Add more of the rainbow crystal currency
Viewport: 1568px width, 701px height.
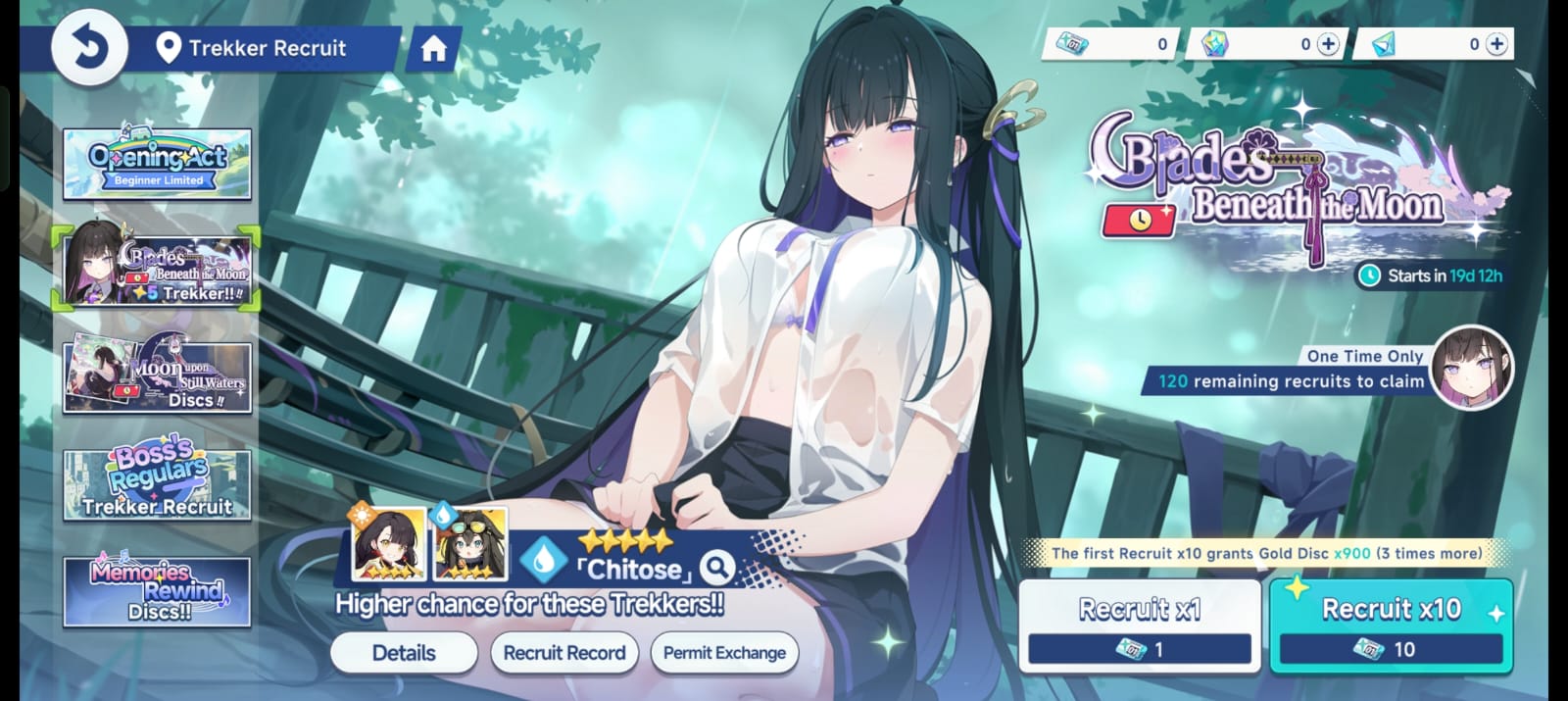point(1328,44)
